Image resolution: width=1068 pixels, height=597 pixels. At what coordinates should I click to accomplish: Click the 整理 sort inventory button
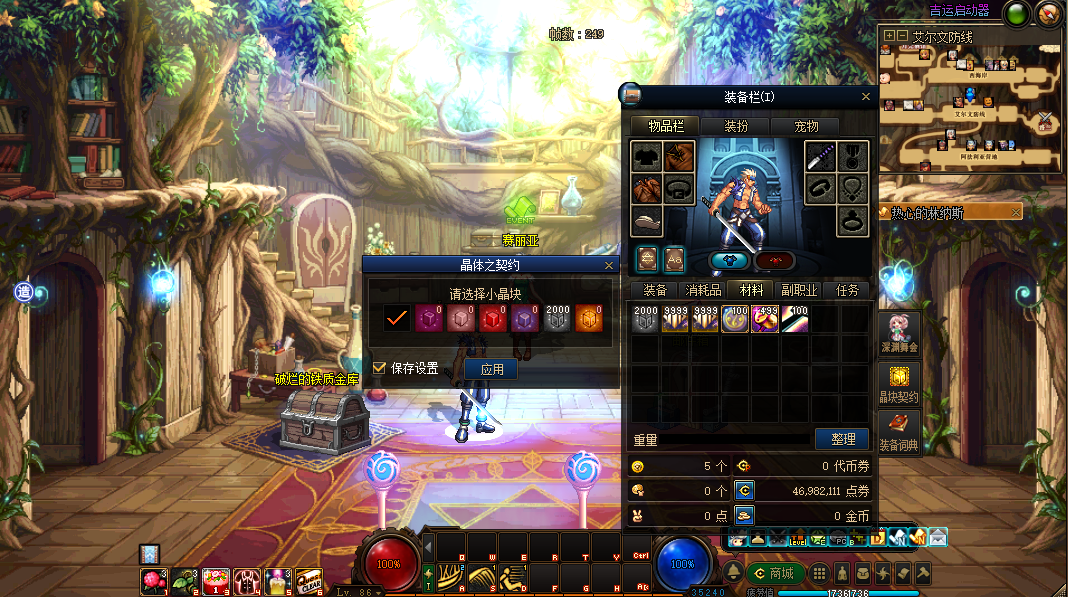pos(842,439)
